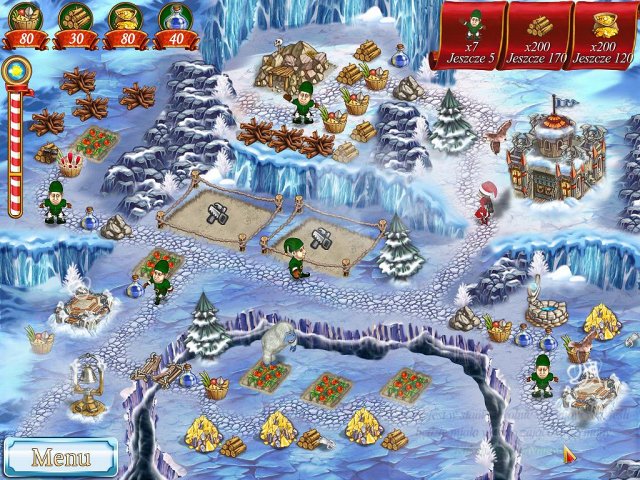Open the Menu button
The height and width of the screenshot is (480, 640).
60,457
